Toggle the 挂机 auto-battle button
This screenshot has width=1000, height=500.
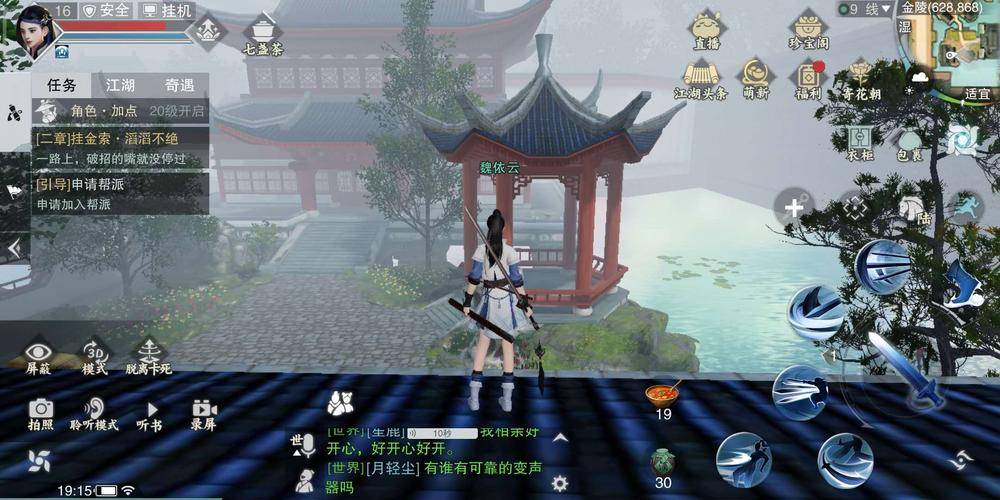point(167,10)
